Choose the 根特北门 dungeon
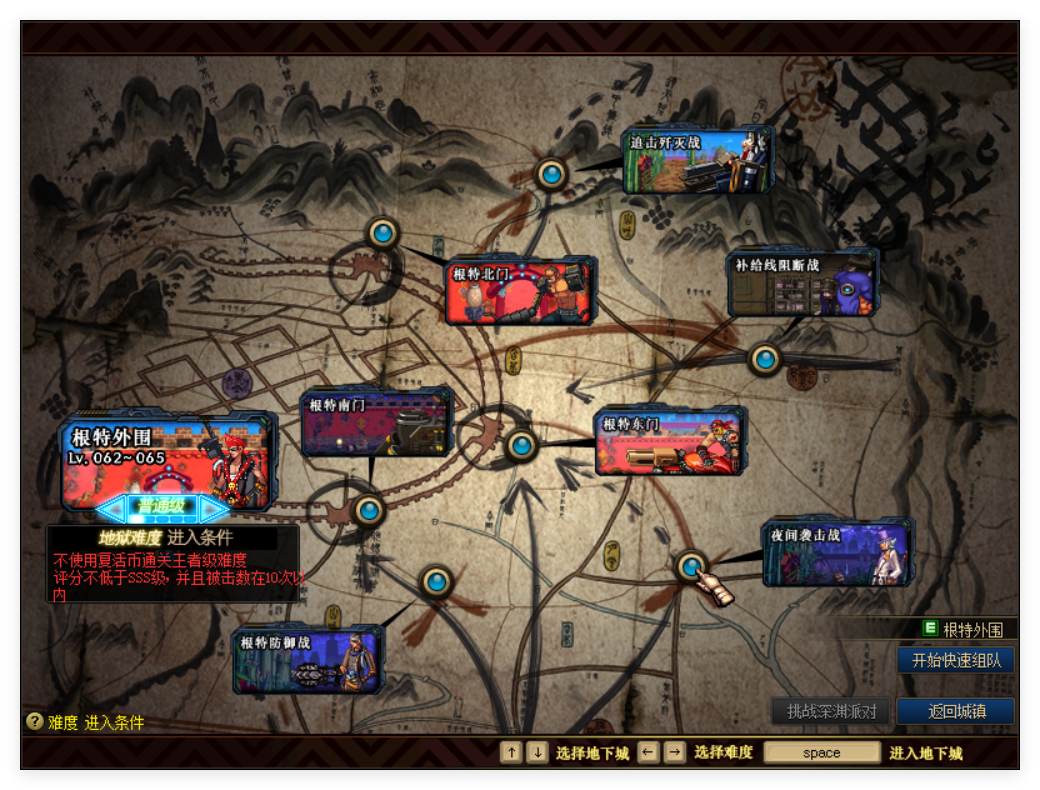 coord(521,291)
